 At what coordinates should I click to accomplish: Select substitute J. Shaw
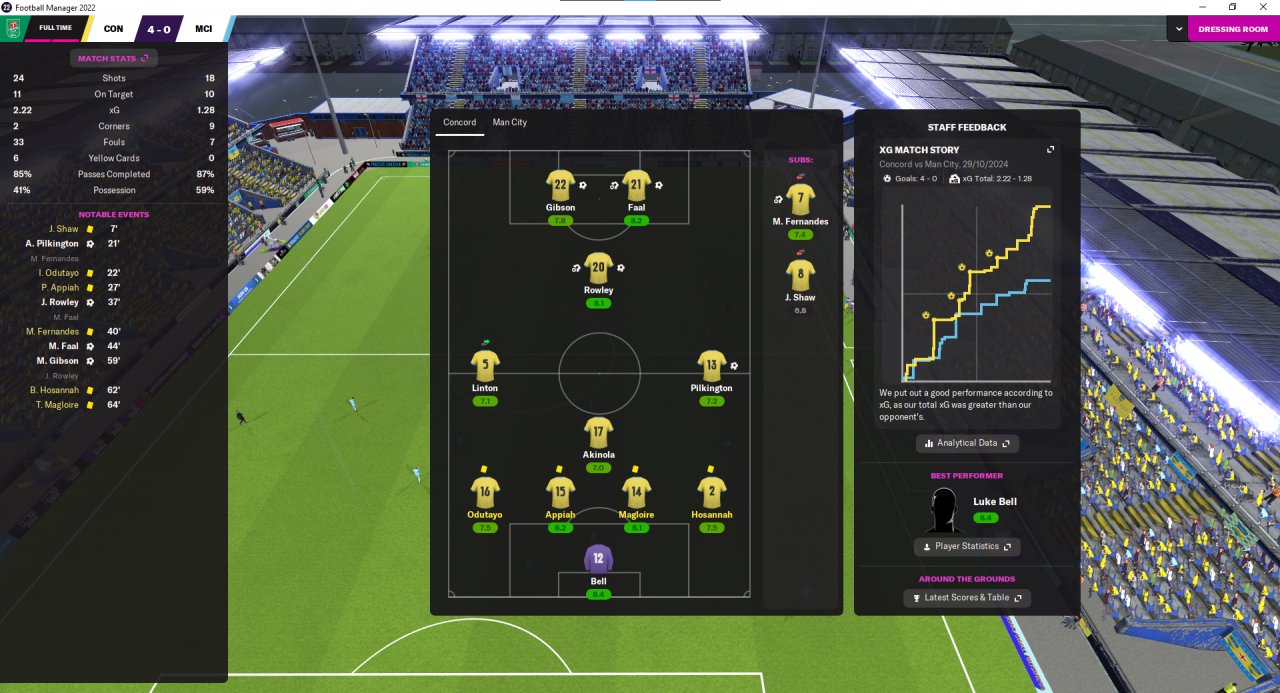pyautogui.click(x=800, y=275)
